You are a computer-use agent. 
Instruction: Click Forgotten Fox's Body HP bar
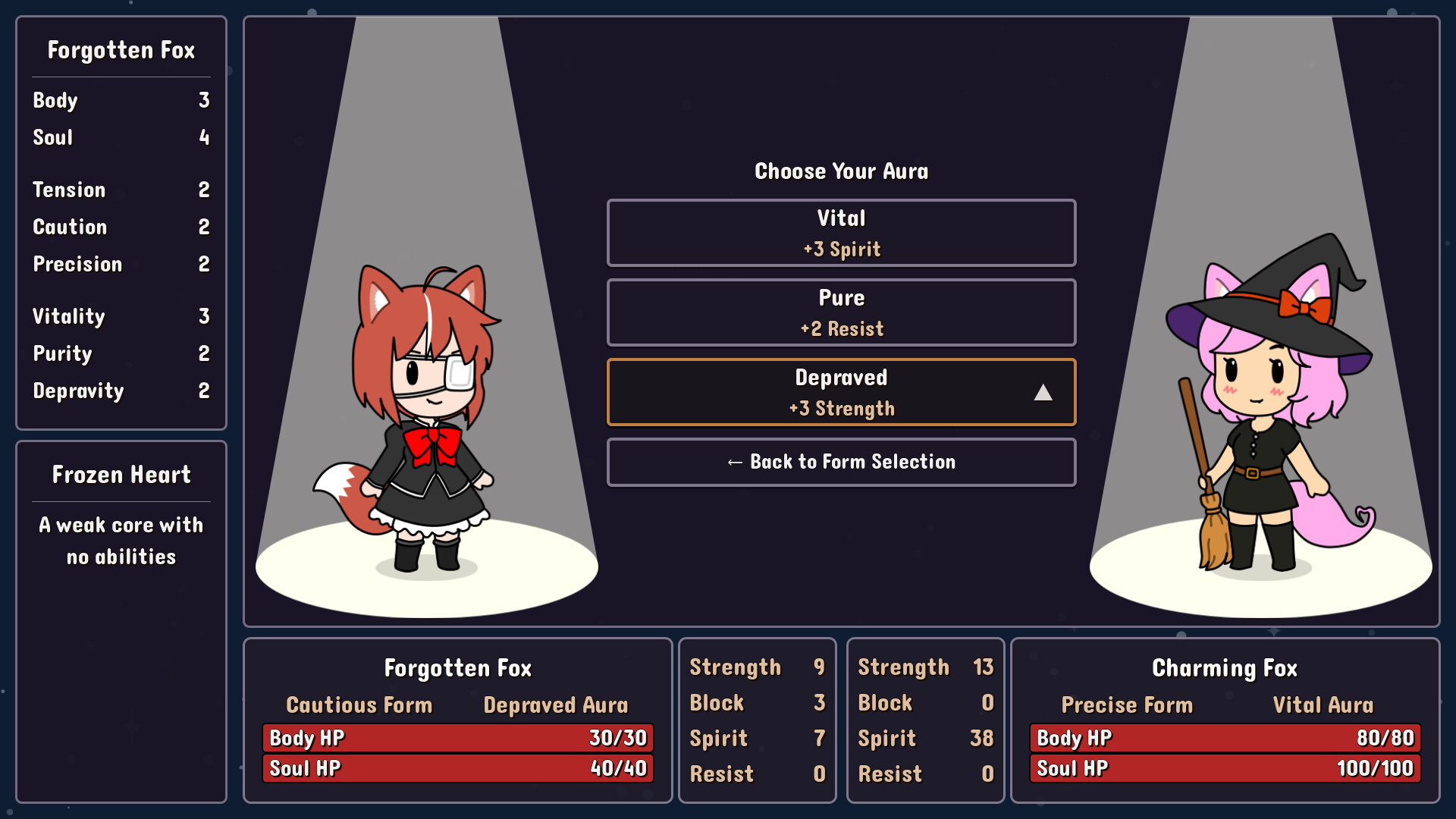click(x=456, y=737)
